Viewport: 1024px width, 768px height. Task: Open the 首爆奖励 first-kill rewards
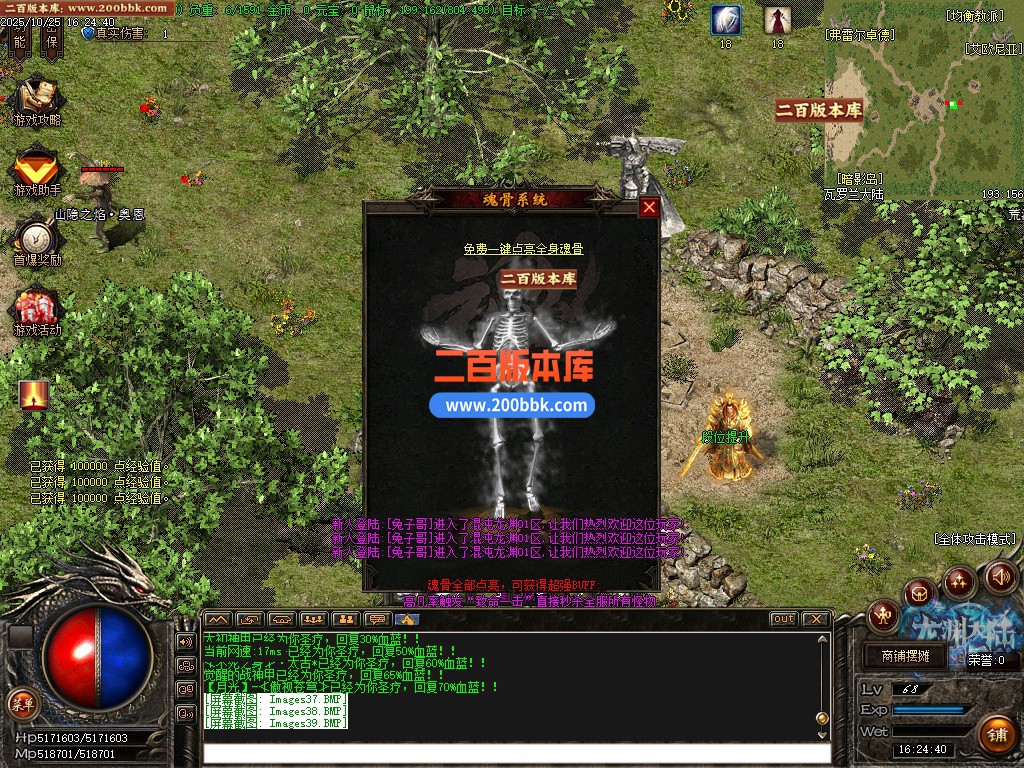point(37,241)
